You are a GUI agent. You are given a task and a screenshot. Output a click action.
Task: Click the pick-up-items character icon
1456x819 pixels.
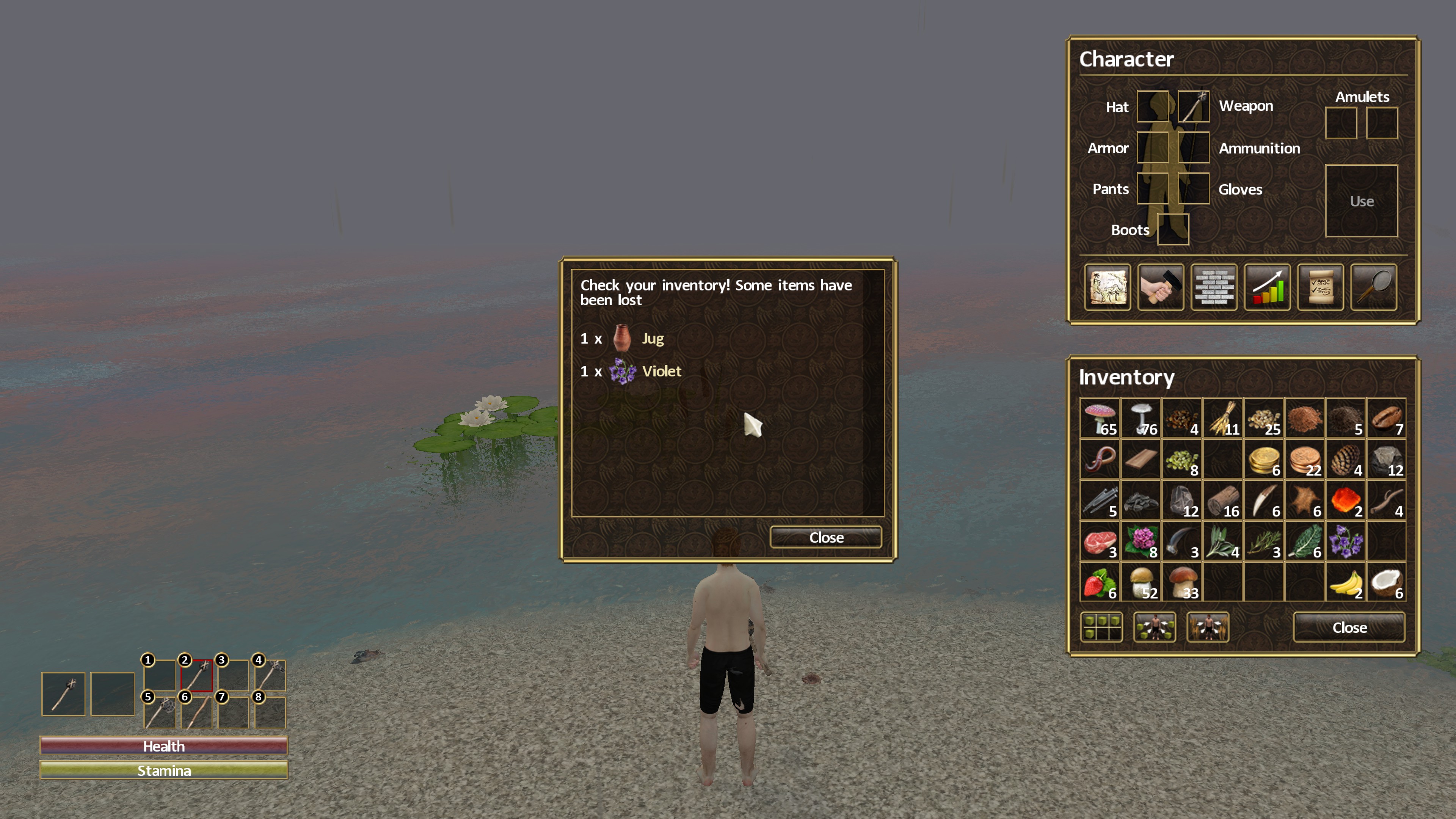point(1155,628)
